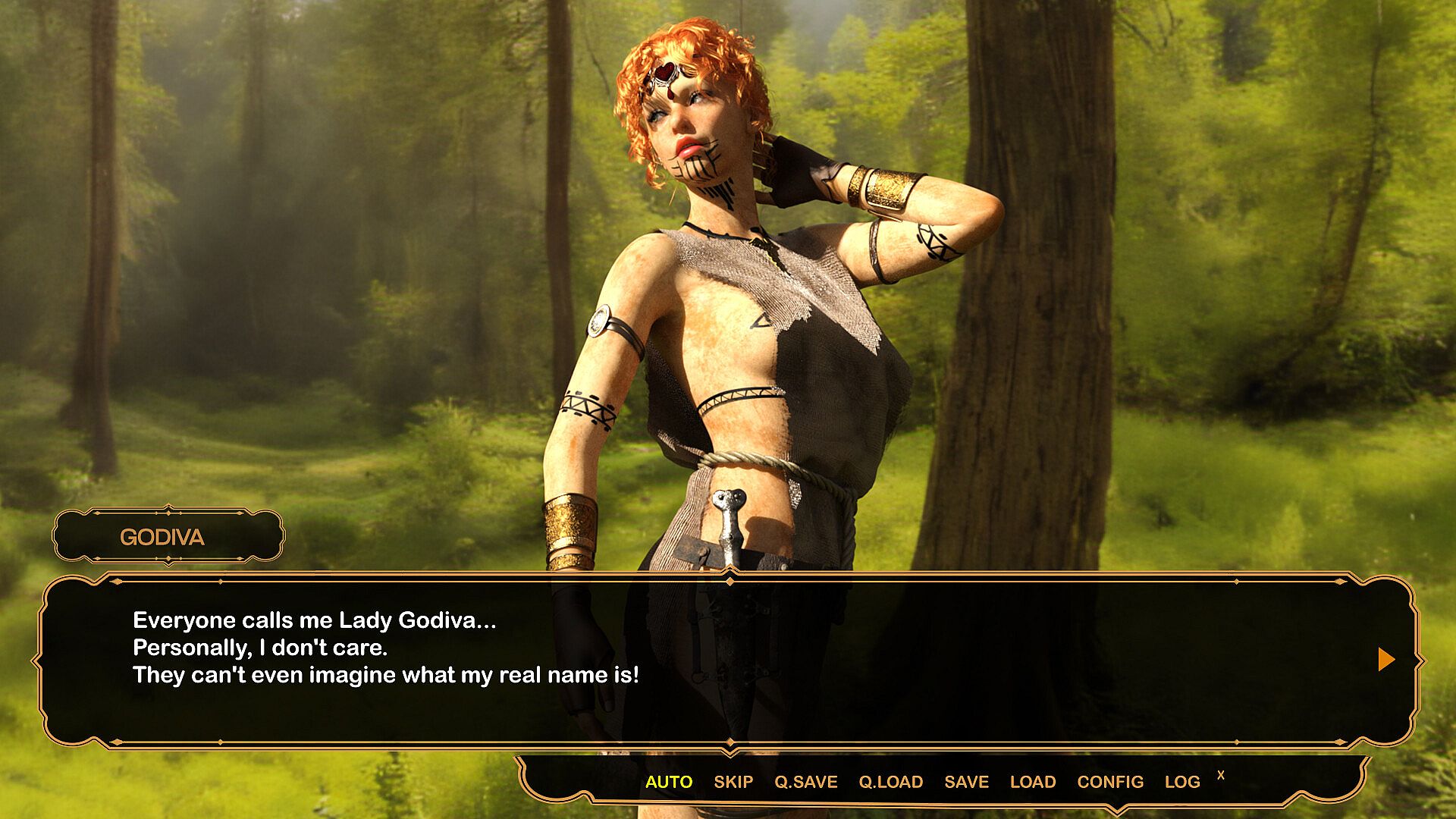The height and width of the screenshot is (819, 1456).
Task: Hide the dialogue box with the x
Action: click(1220, 775)
